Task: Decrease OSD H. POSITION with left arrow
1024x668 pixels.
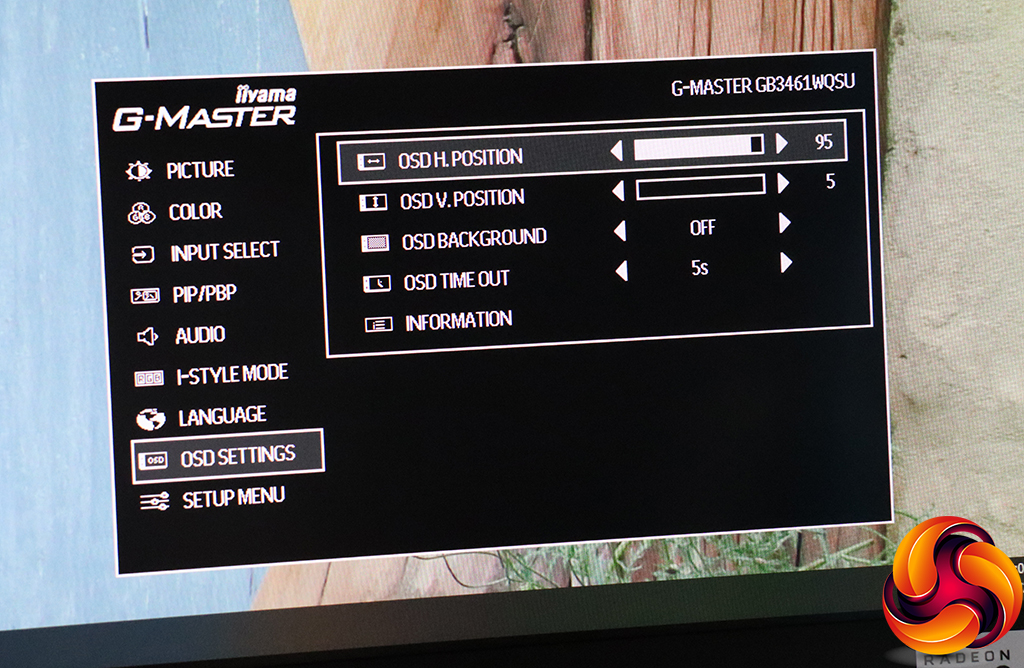Action: (x=616, y=150)
